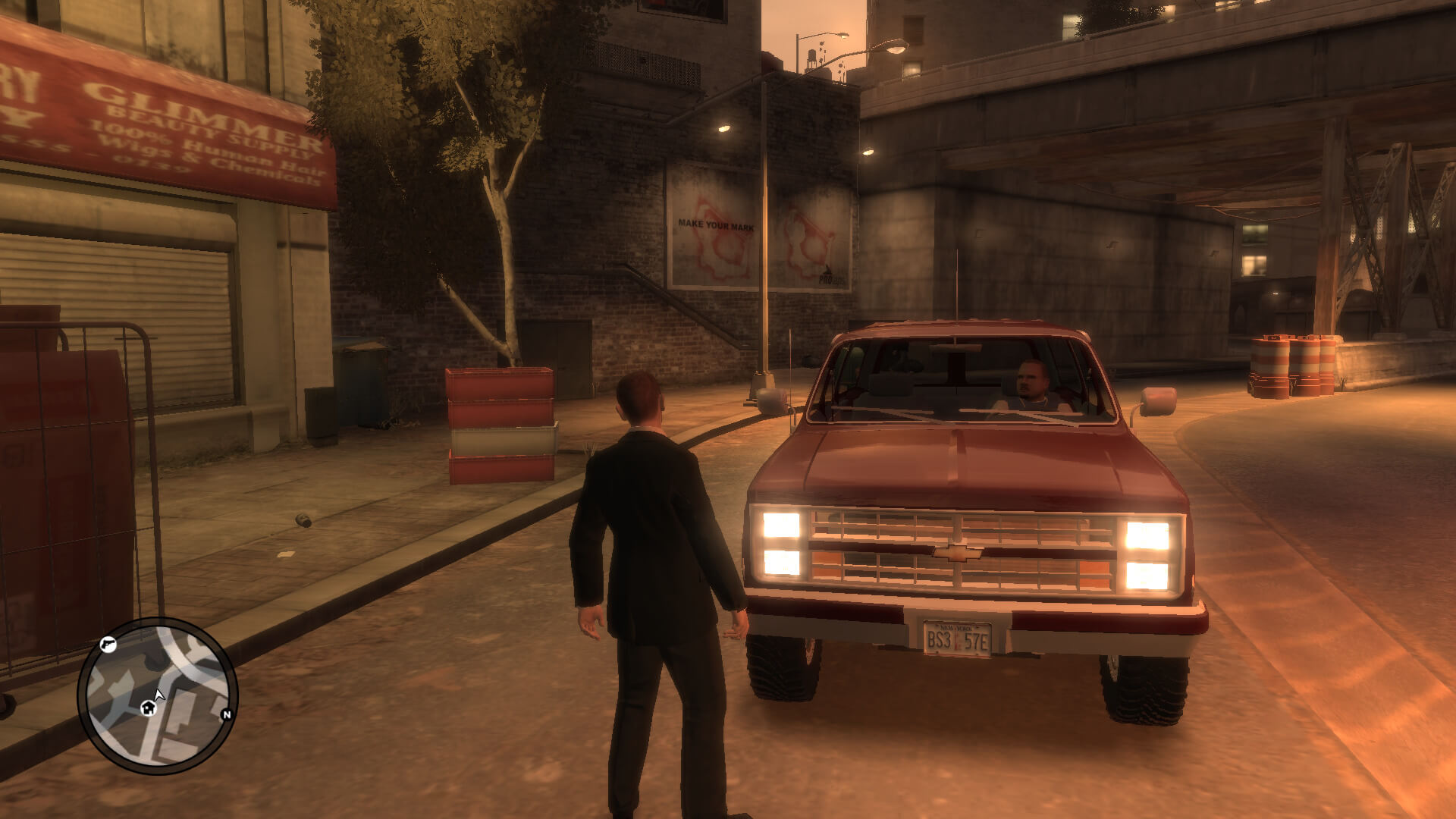
Task: Click the N compass marker on the minimap radar
Action: (227, 714)
